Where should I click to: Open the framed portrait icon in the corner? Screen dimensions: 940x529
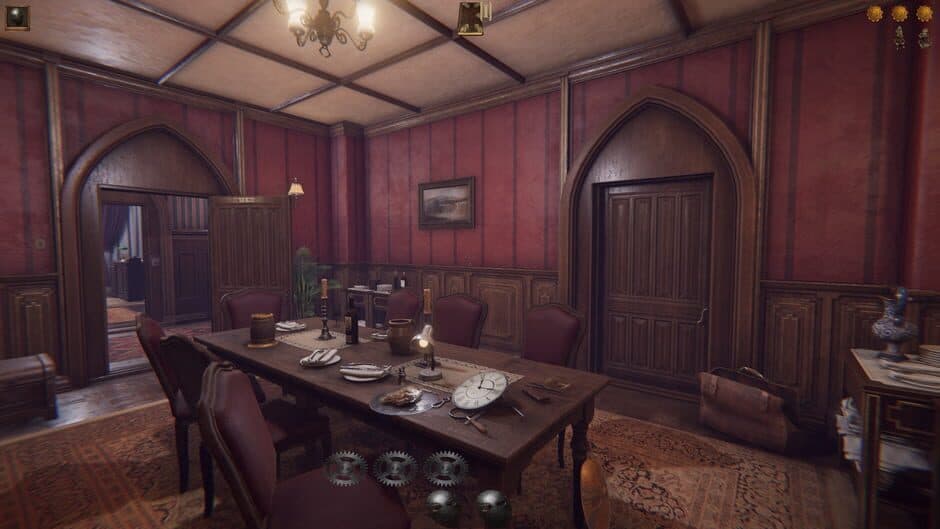17,17
